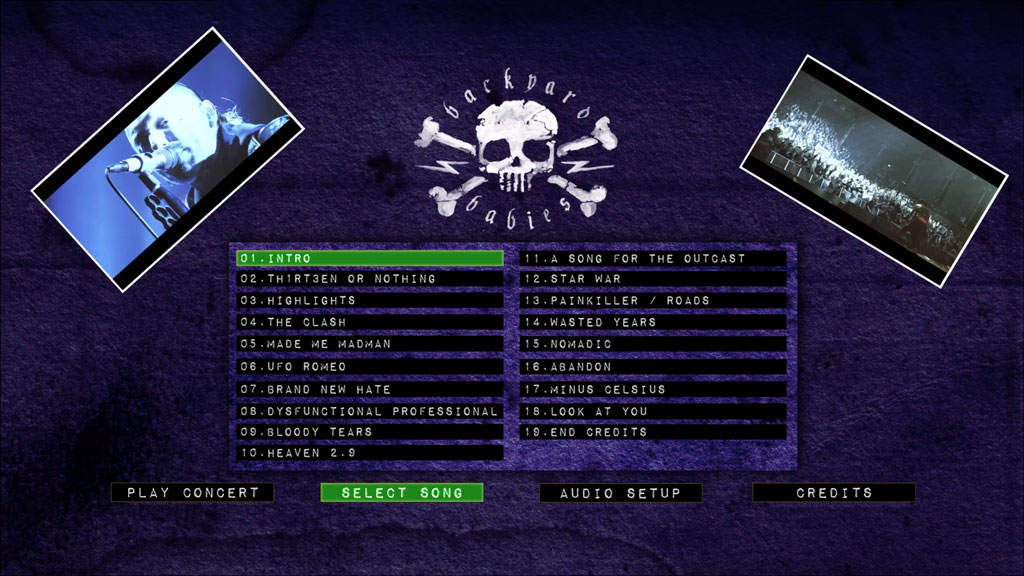The width and height of the screenshot is (1024, 576).
Task: Choose track 15 Nomadic
Action: [x=653, y=344]
